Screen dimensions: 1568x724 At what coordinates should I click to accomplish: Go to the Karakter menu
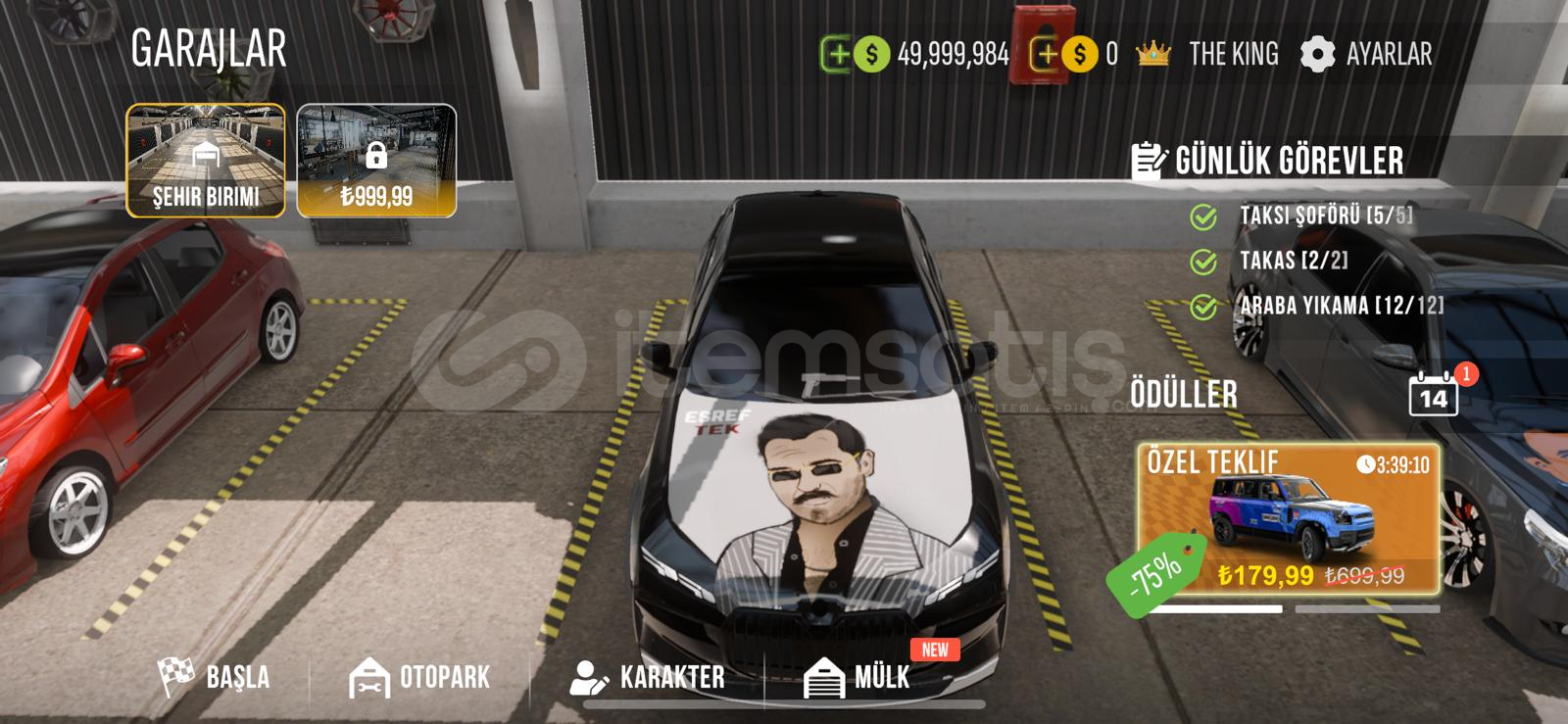pos(648,677)
